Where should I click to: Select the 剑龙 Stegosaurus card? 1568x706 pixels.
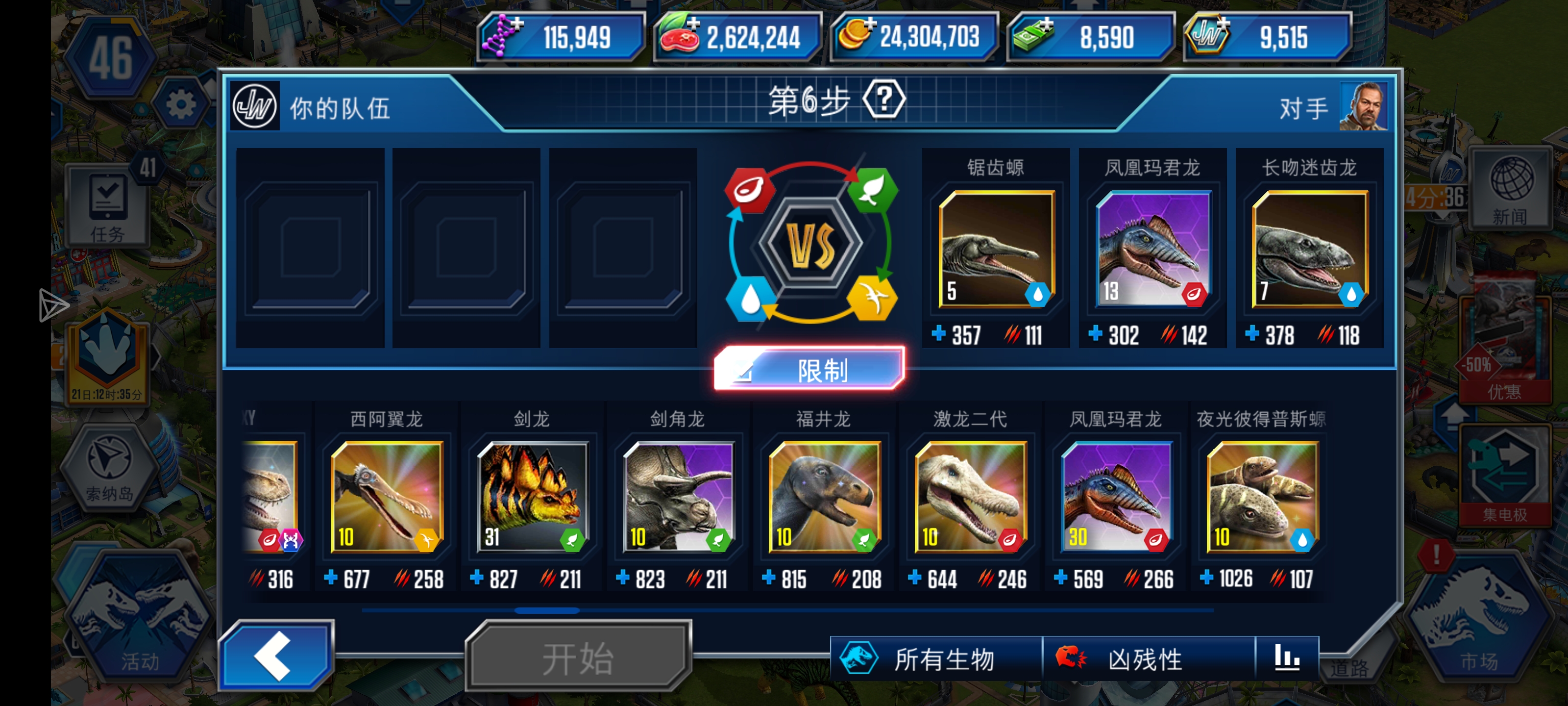533,497
